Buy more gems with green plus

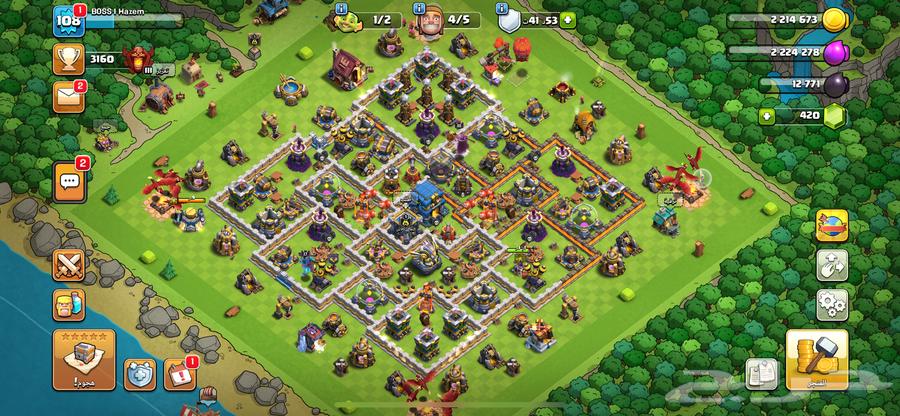[x=768, y=116]
